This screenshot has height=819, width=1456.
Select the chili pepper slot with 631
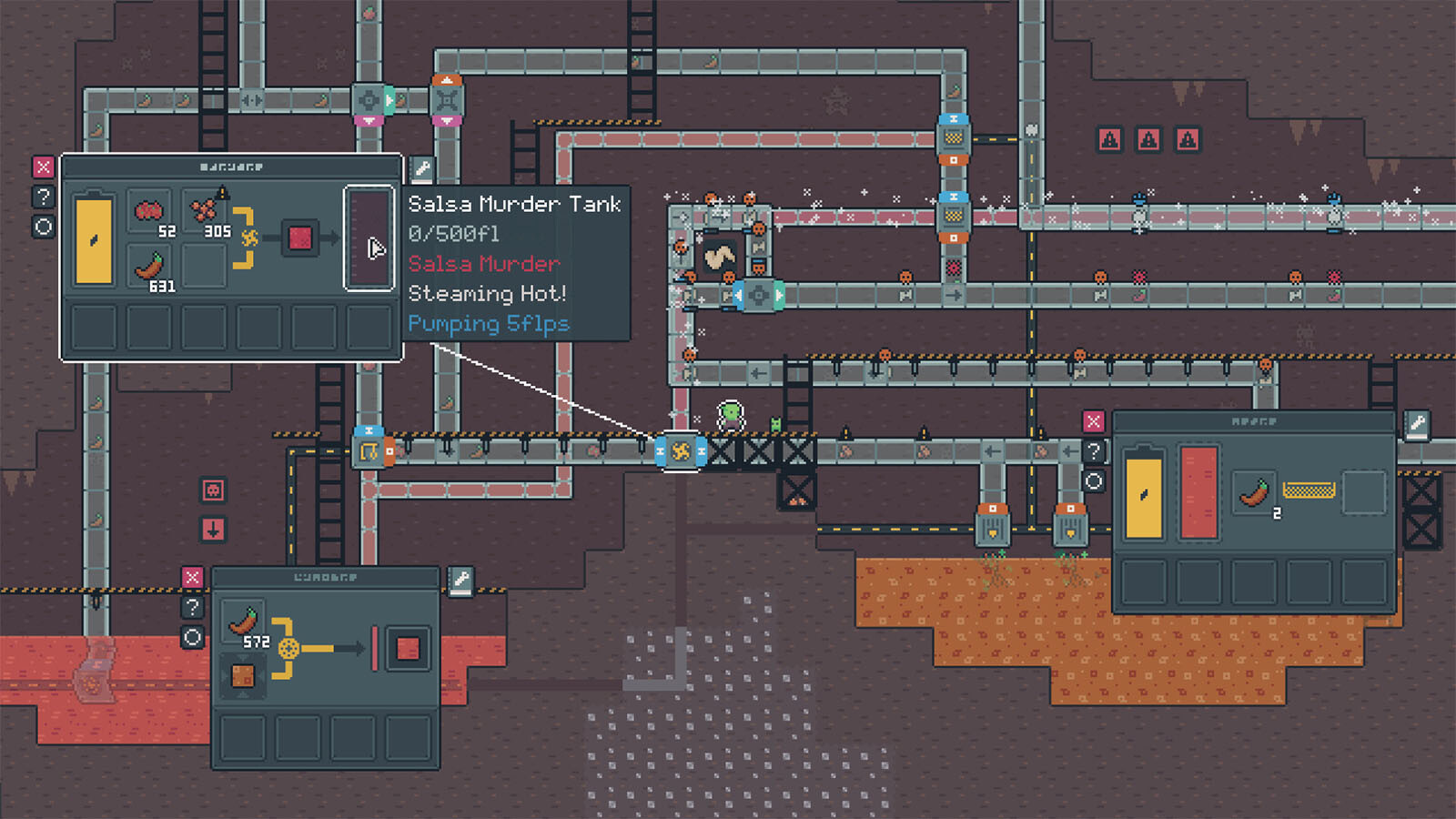tap(150, 268)
